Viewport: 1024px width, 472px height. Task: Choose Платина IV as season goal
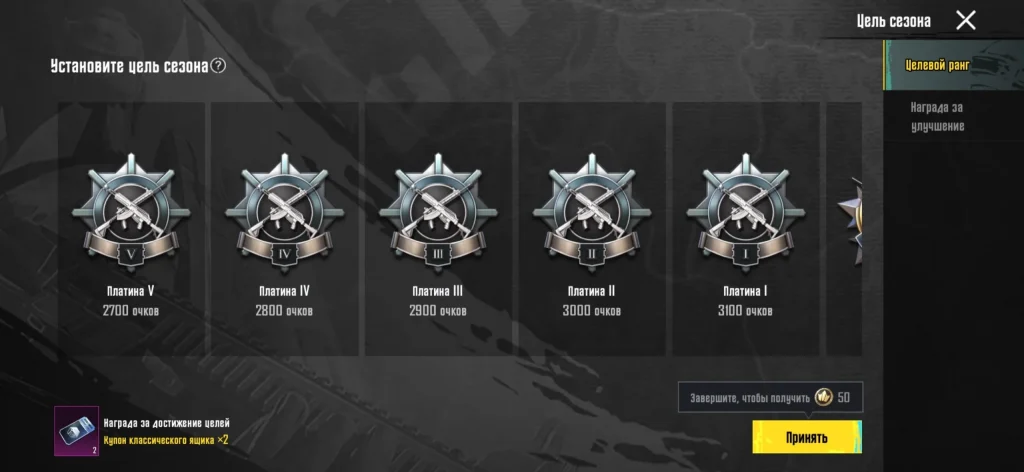(284, 230)
